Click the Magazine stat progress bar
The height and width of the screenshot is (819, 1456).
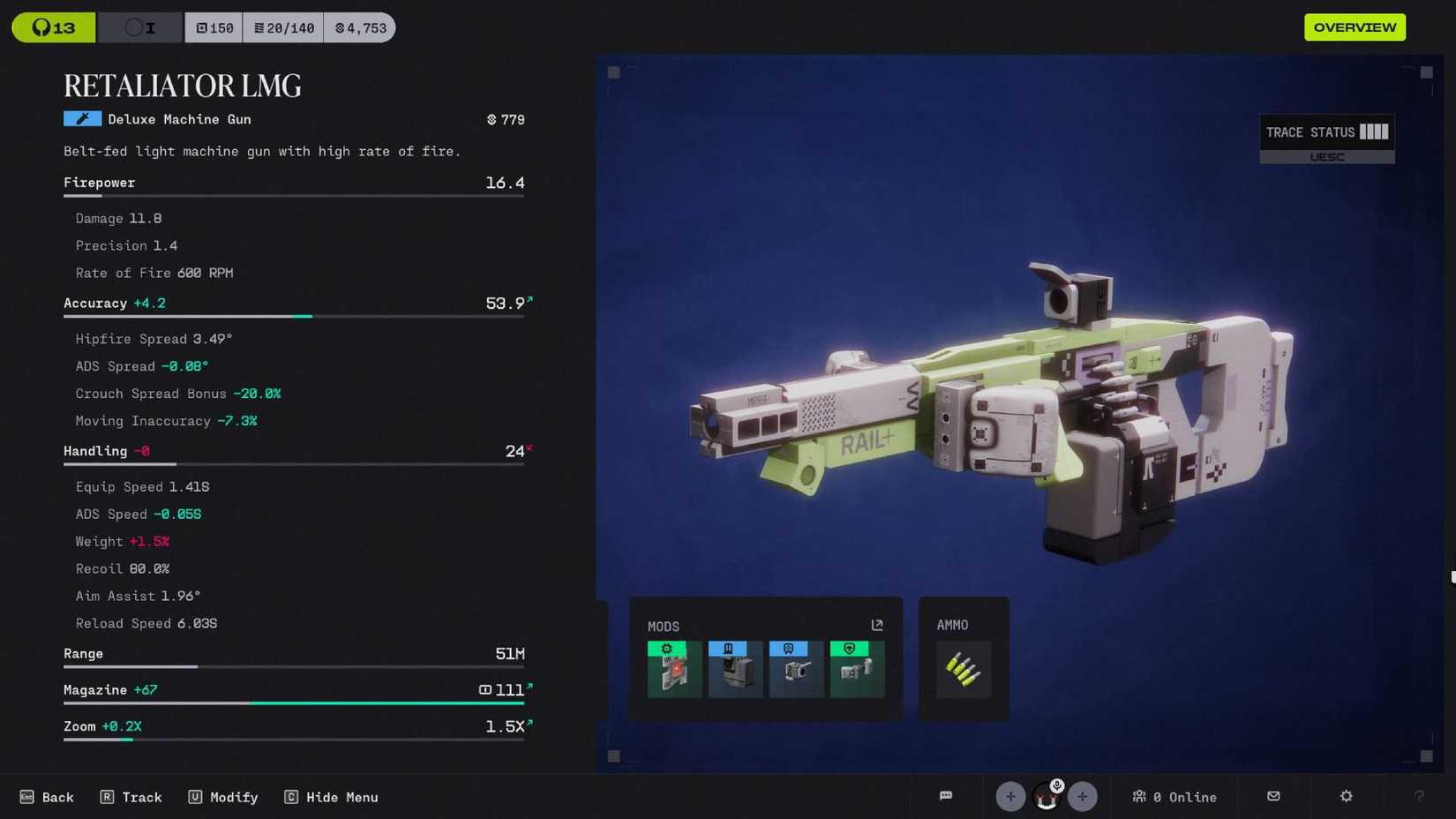coord(294,703)
